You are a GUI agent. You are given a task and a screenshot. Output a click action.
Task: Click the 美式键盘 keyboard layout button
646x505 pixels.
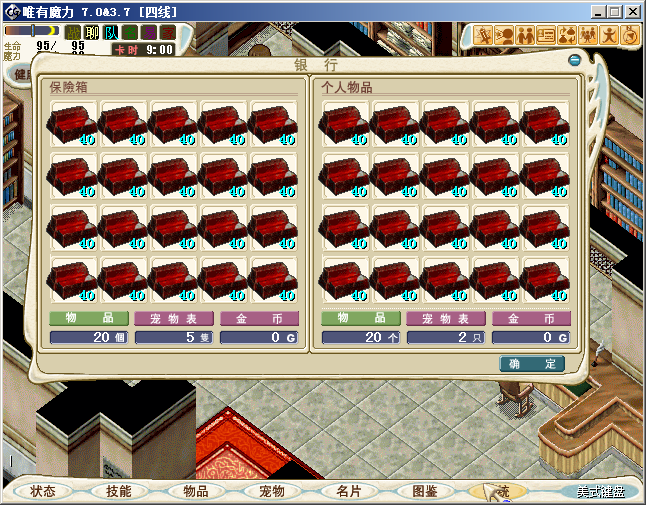pos(600,492)
